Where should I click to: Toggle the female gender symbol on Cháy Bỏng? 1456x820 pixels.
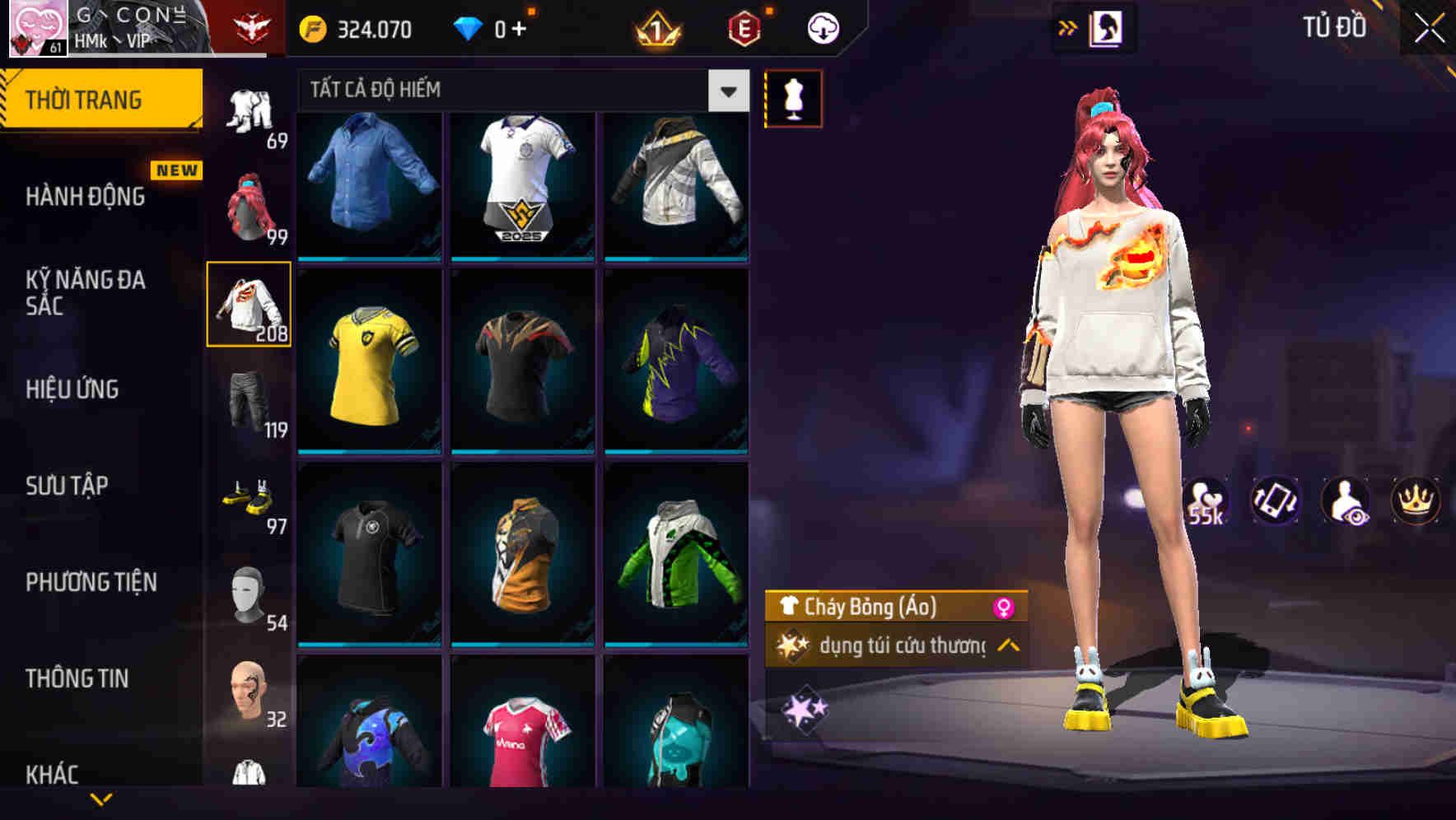click(1002, 606)
